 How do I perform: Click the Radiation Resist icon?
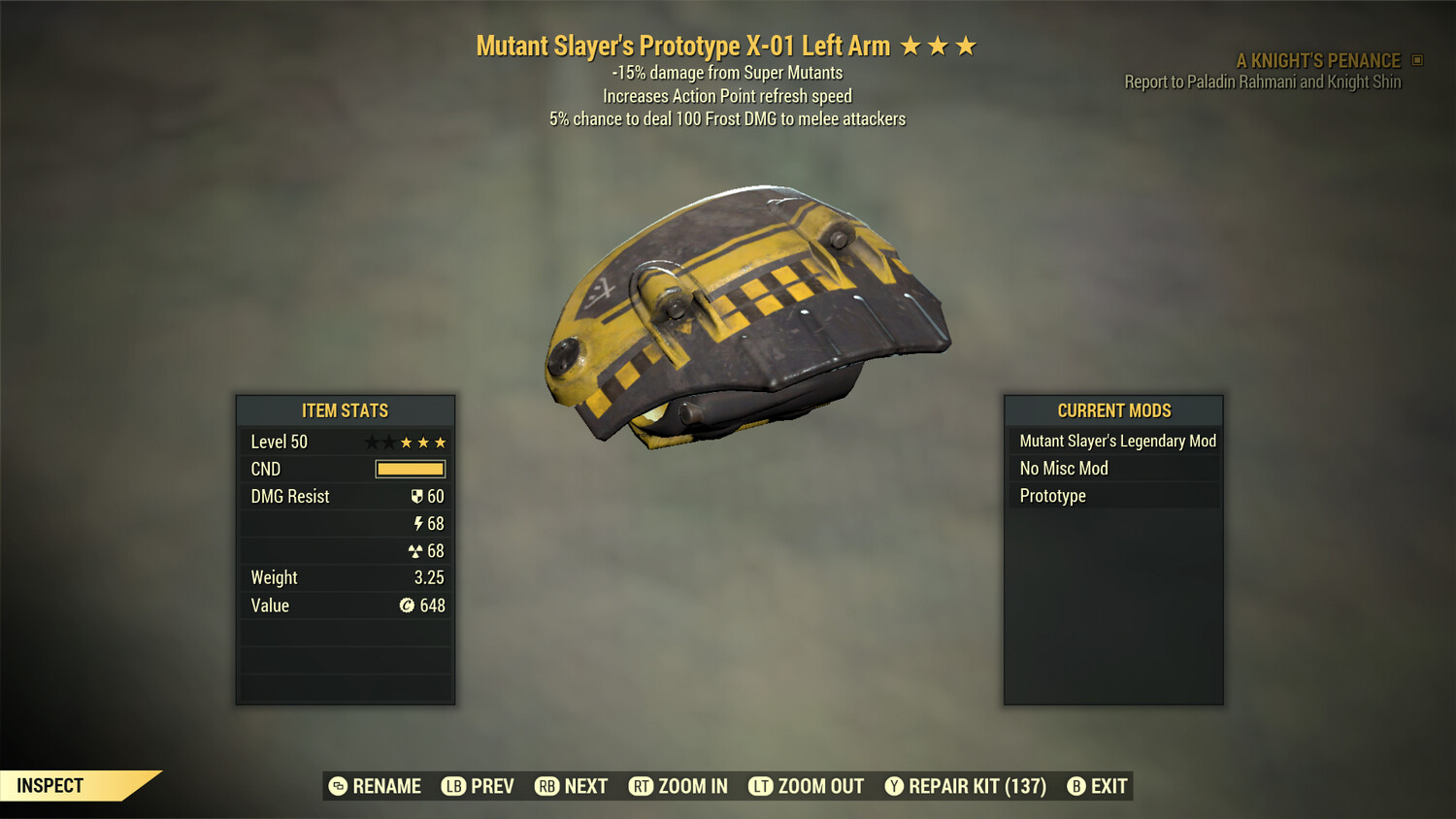tap(418, 550)
